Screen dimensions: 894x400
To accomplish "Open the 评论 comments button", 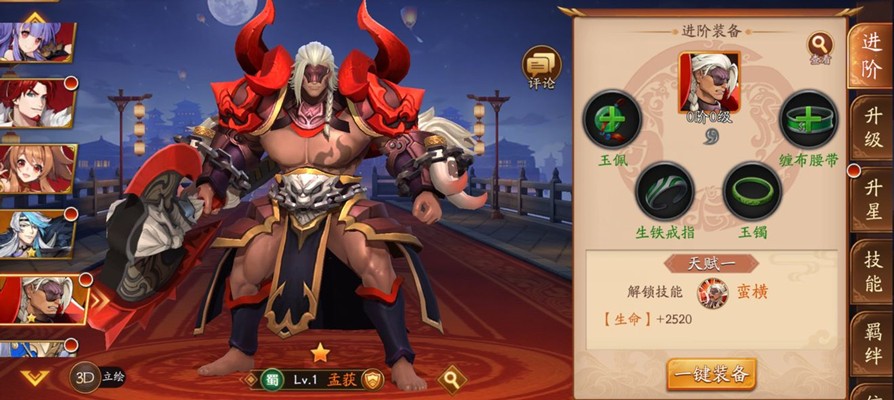I will (541, 67).
